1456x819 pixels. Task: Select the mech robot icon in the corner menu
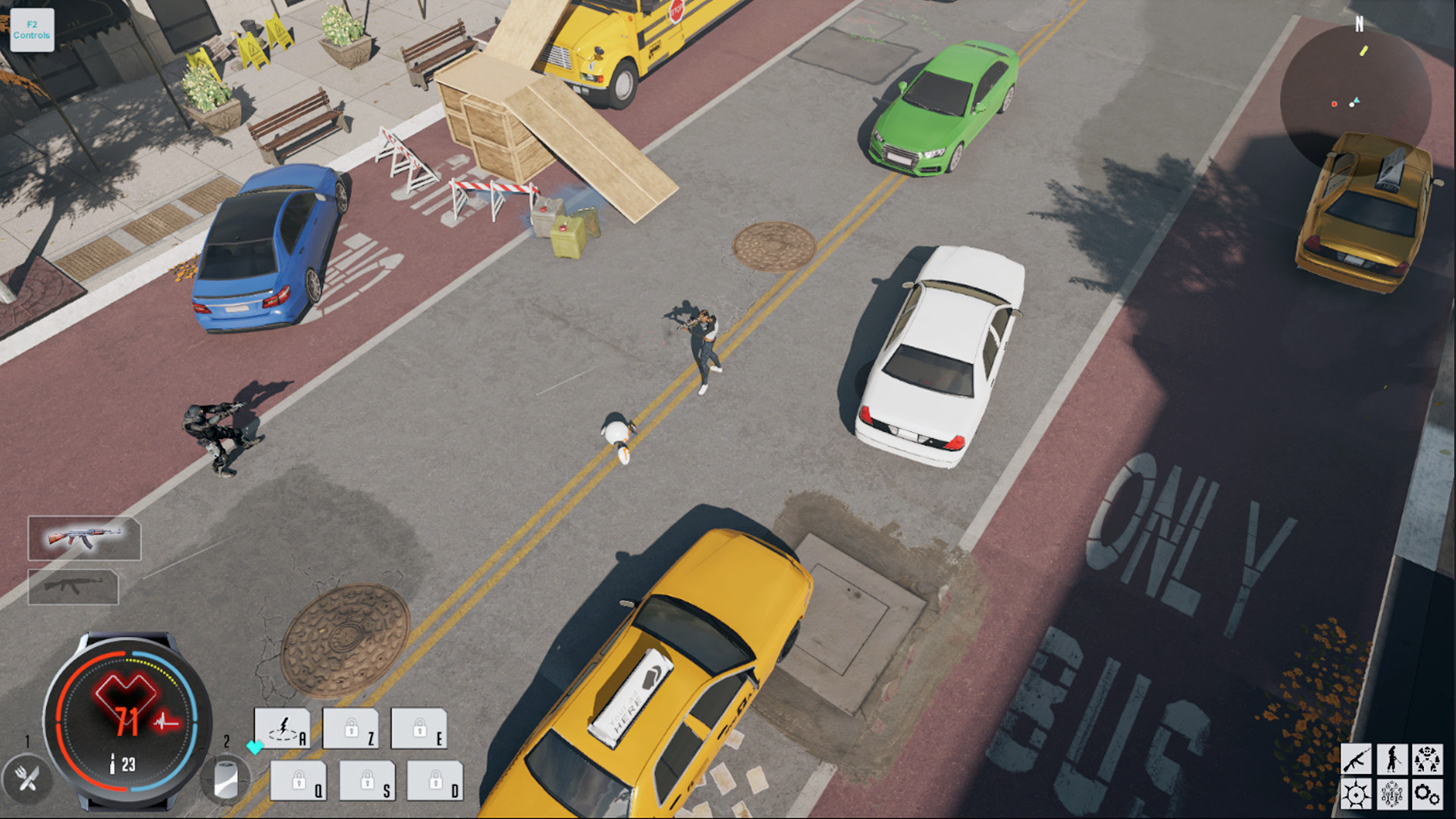1427,758
